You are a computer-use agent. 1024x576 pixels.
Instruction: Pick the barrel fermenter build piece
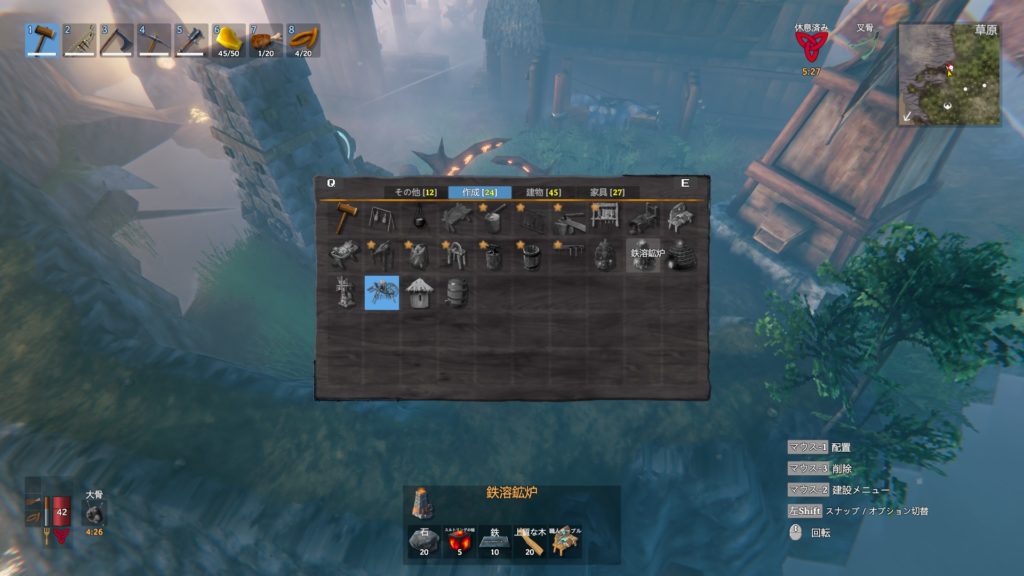(456, 293)
